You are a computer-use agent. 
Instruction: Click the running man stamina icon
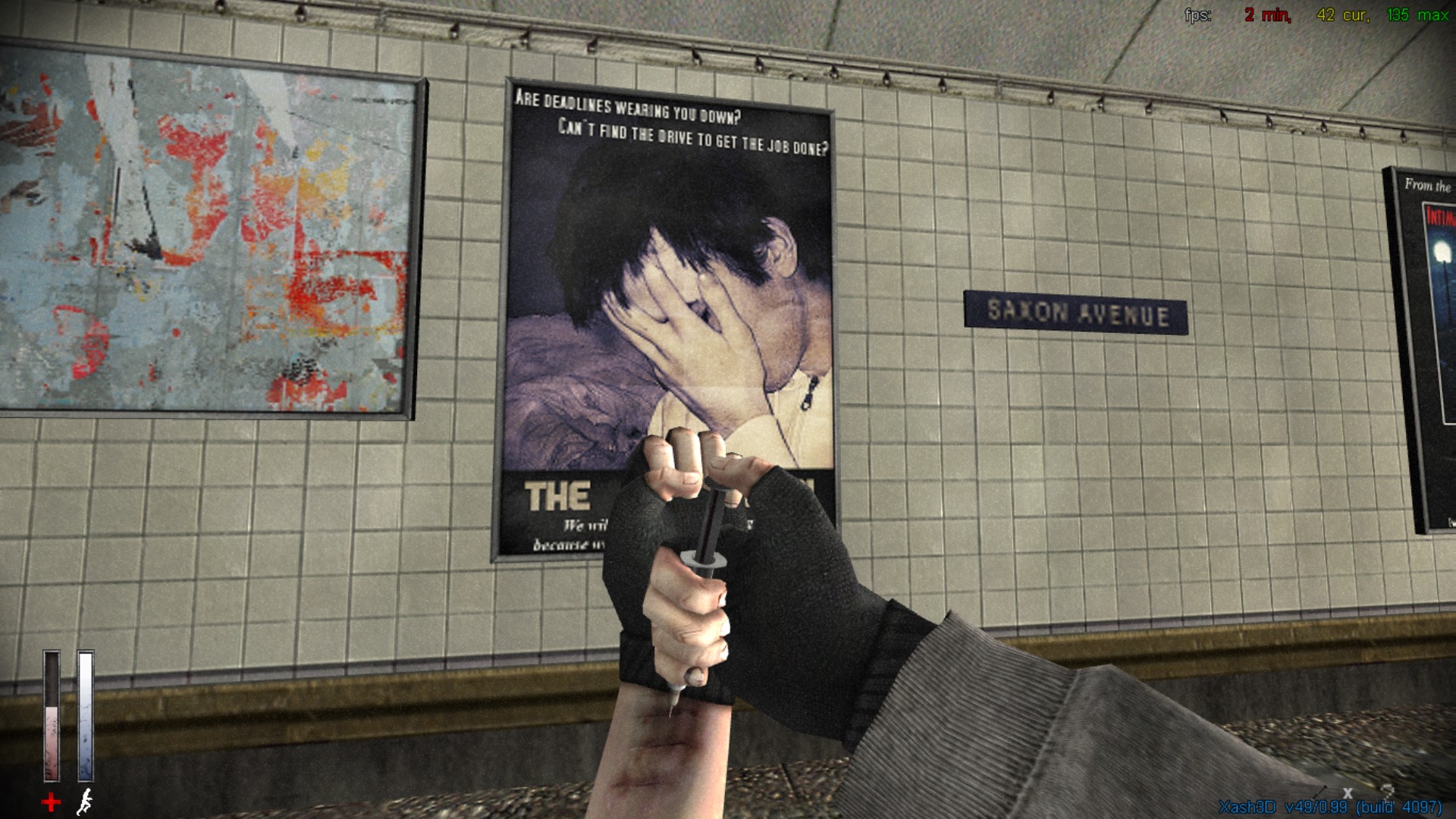(86, 802)
